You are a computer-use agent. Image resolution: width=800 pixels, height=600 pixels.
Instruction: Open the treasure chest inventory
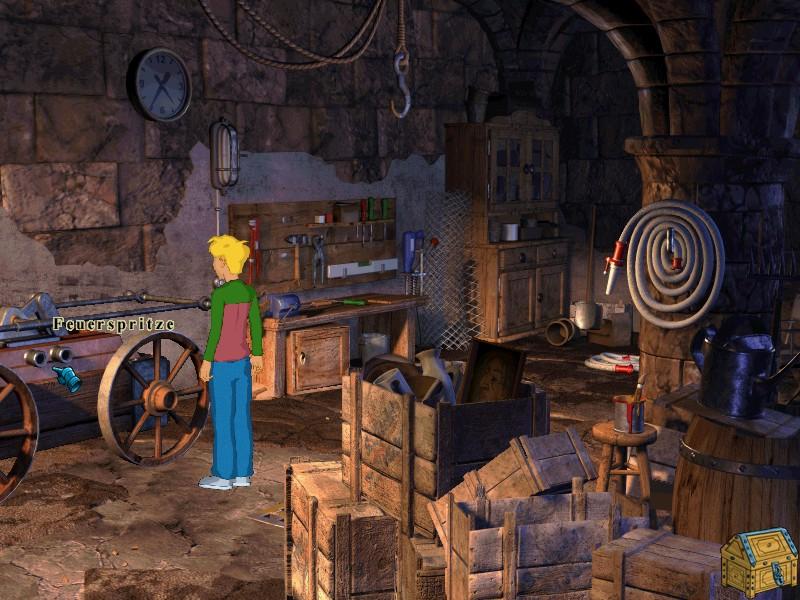click(759, 563)
